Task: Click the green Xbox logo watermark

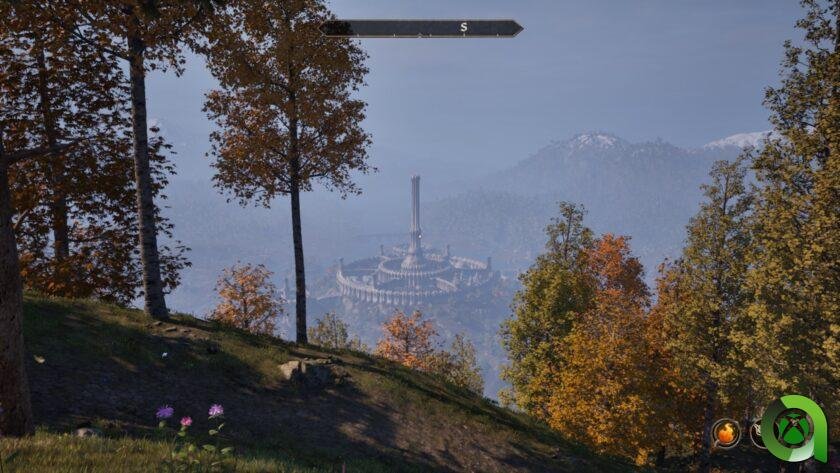Action: (793, 430)
